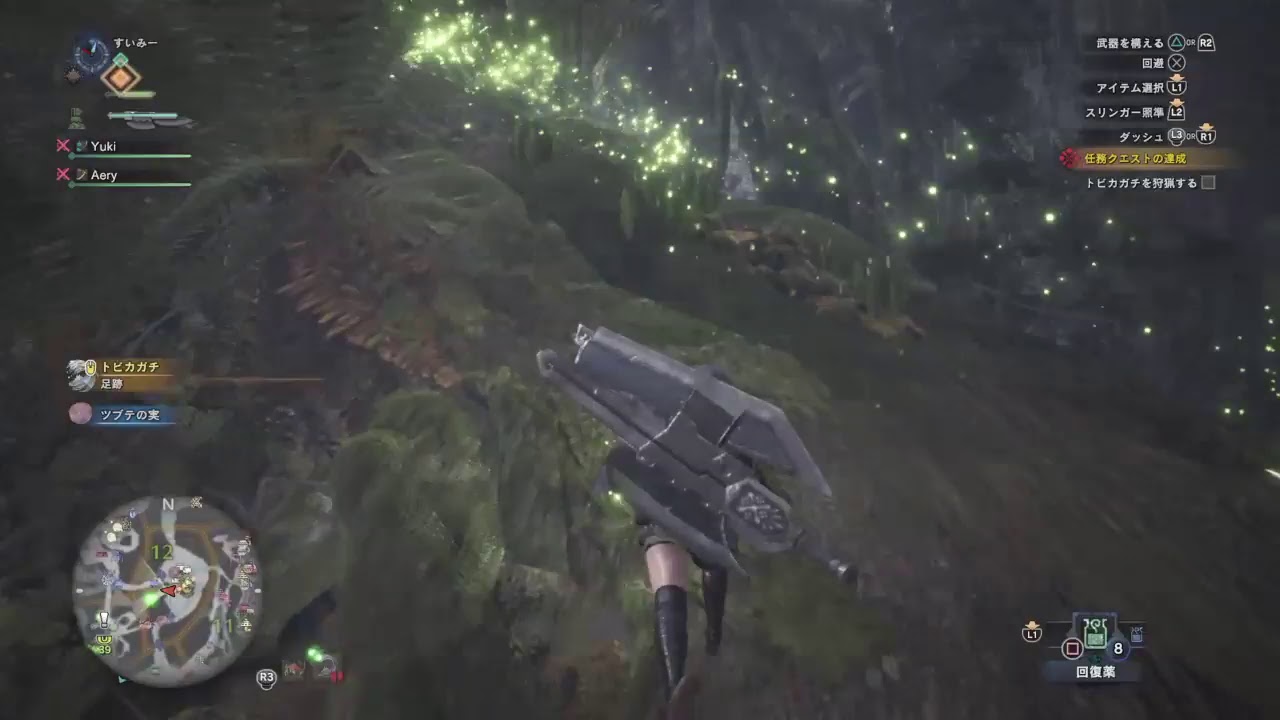Expand the crosshair widget left of minimap
The image size is (1280, 720).
tap(196, 502)
